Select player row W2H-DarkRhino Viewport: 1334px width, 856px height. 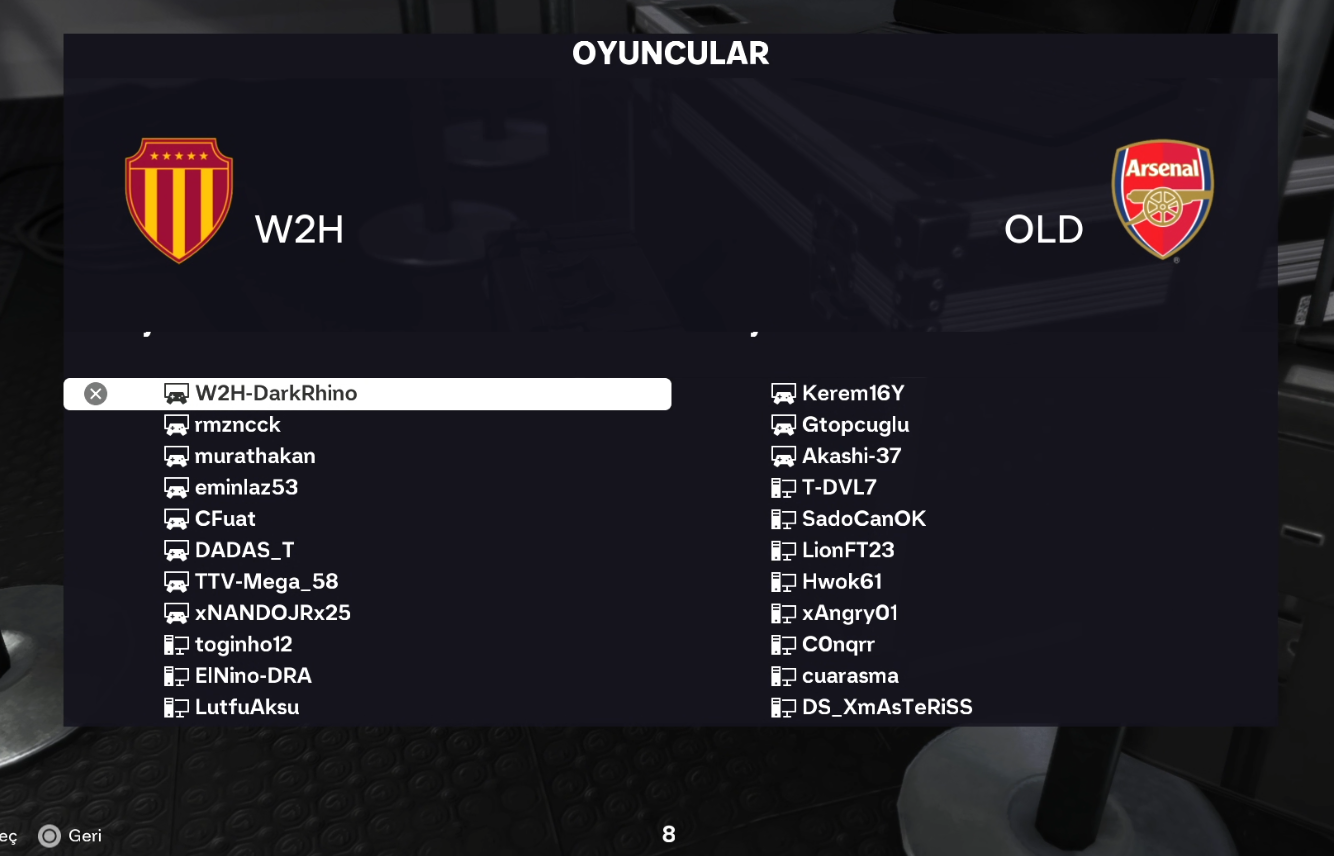pos(276,394)
